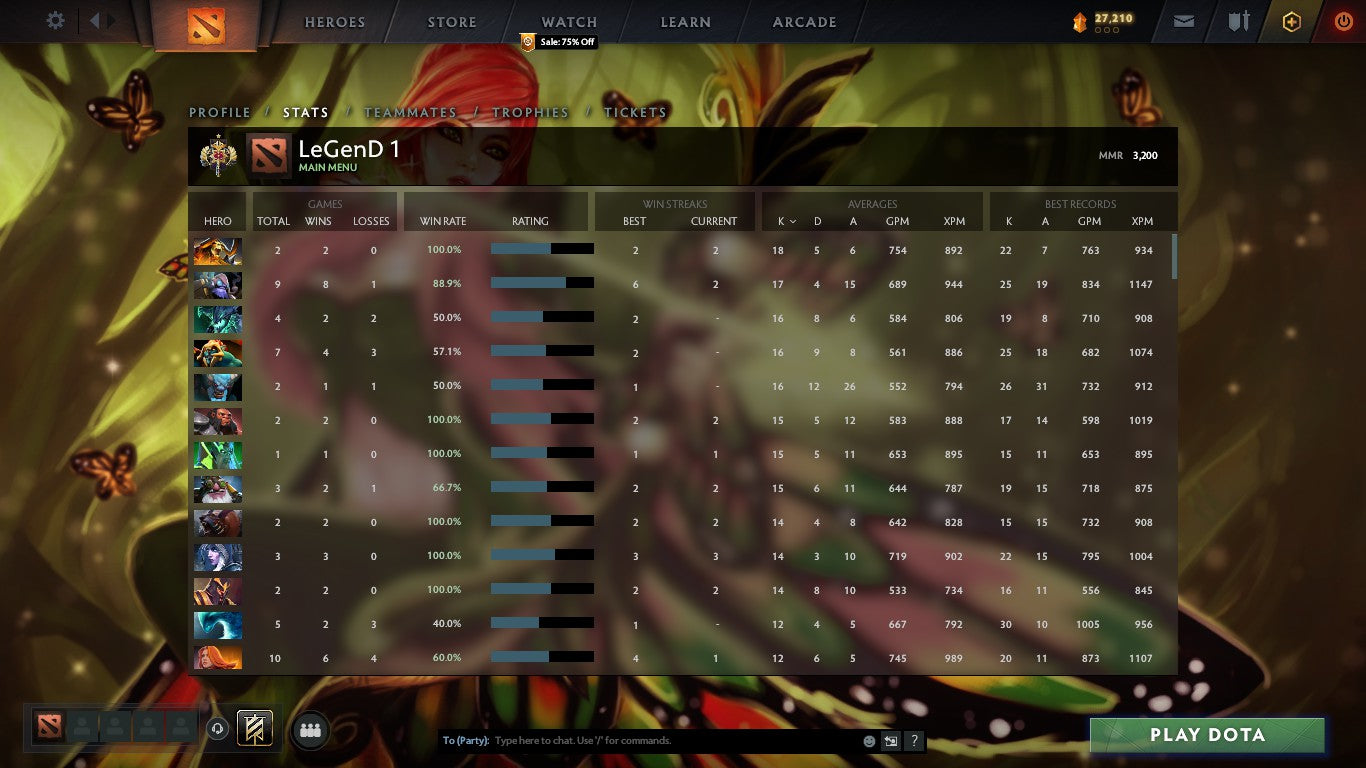Open the Armory shield-and-sword icon
The width and height of the screenshot is (1366, 768).
point(1239,20)
